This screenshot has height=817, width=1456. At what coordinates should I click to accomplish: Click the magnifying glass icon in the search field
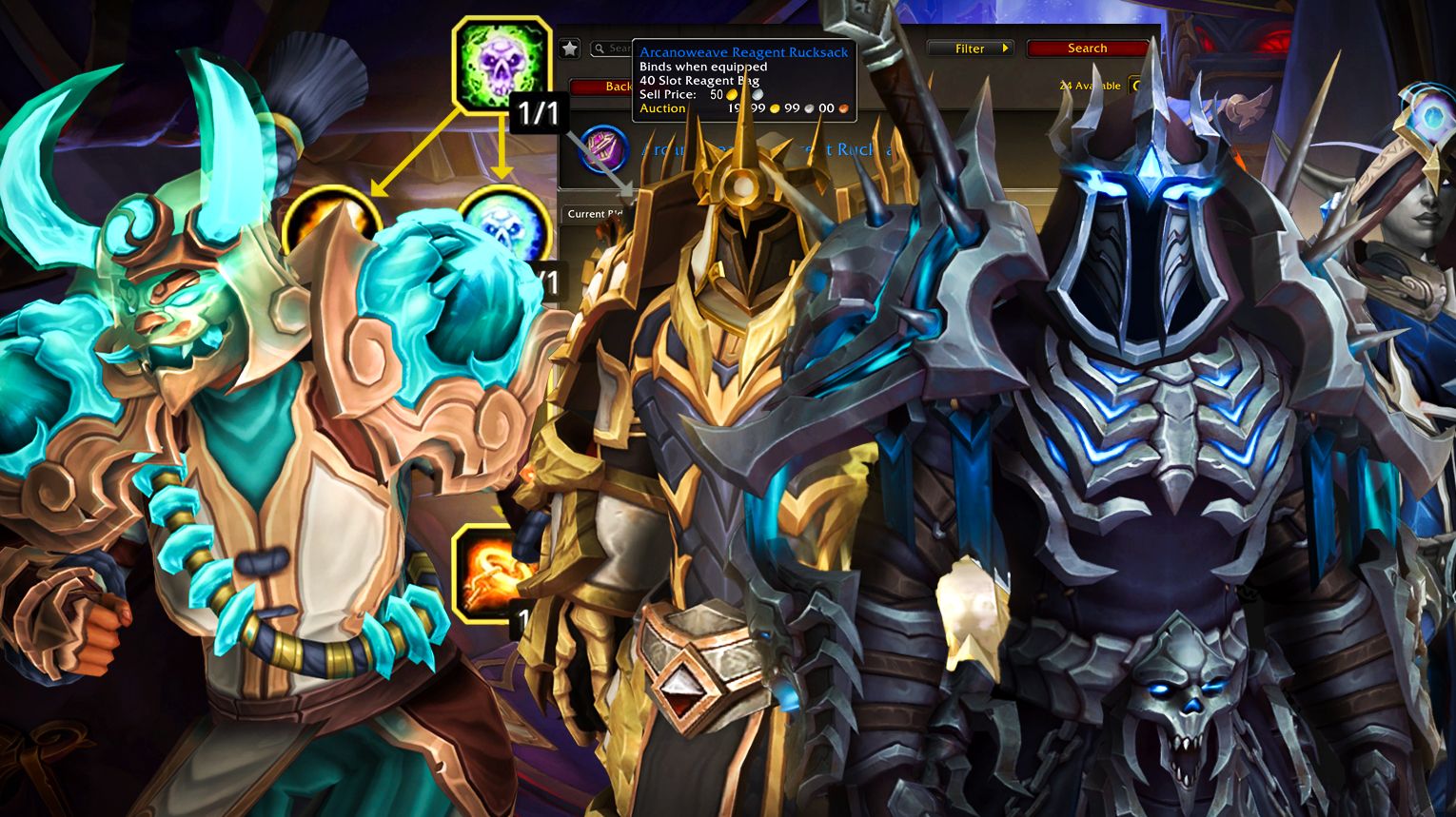tap(599, 47)
